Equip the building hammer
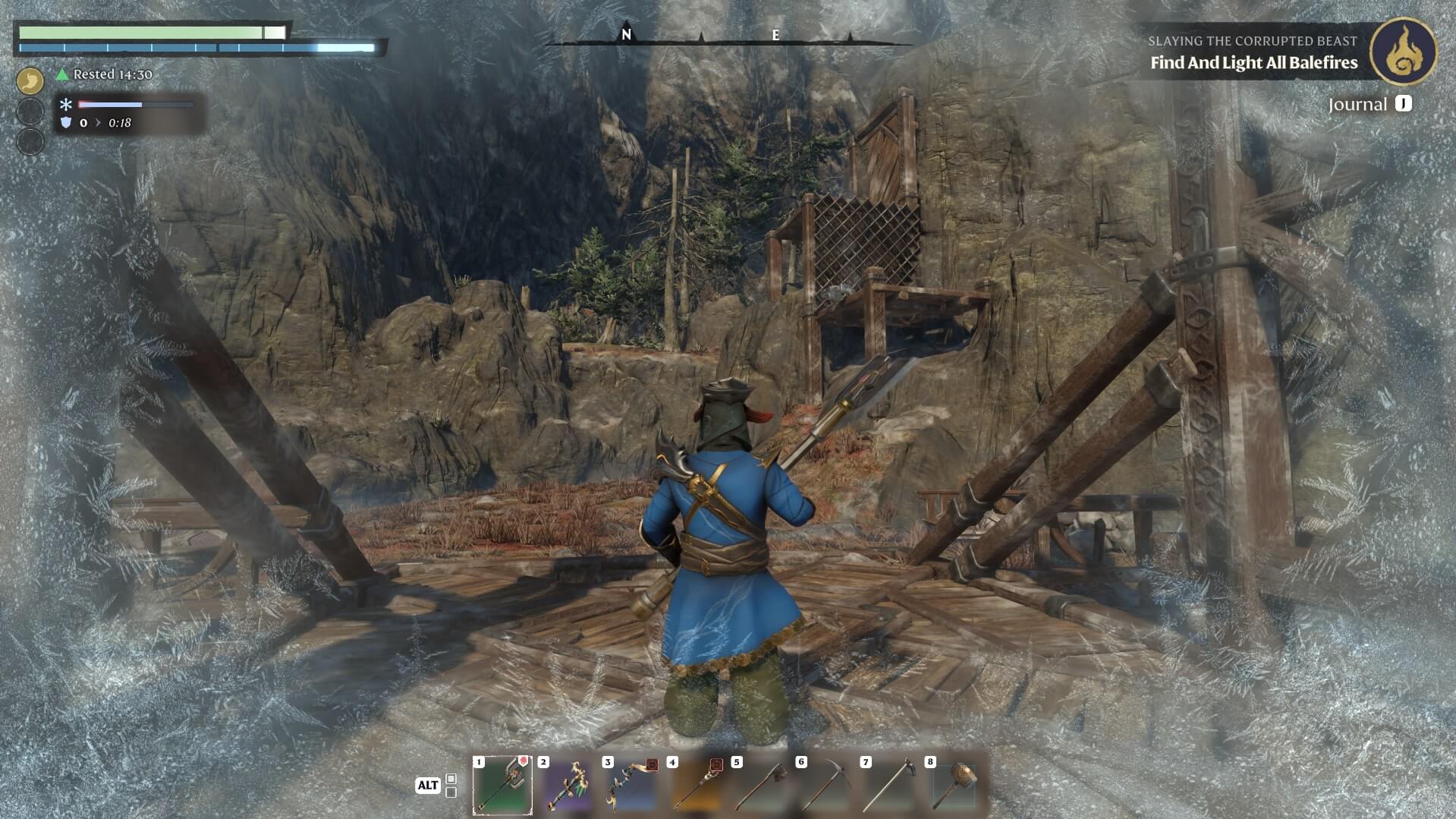The width and height of the screenshot is (1456, 819). coord(954,786)
